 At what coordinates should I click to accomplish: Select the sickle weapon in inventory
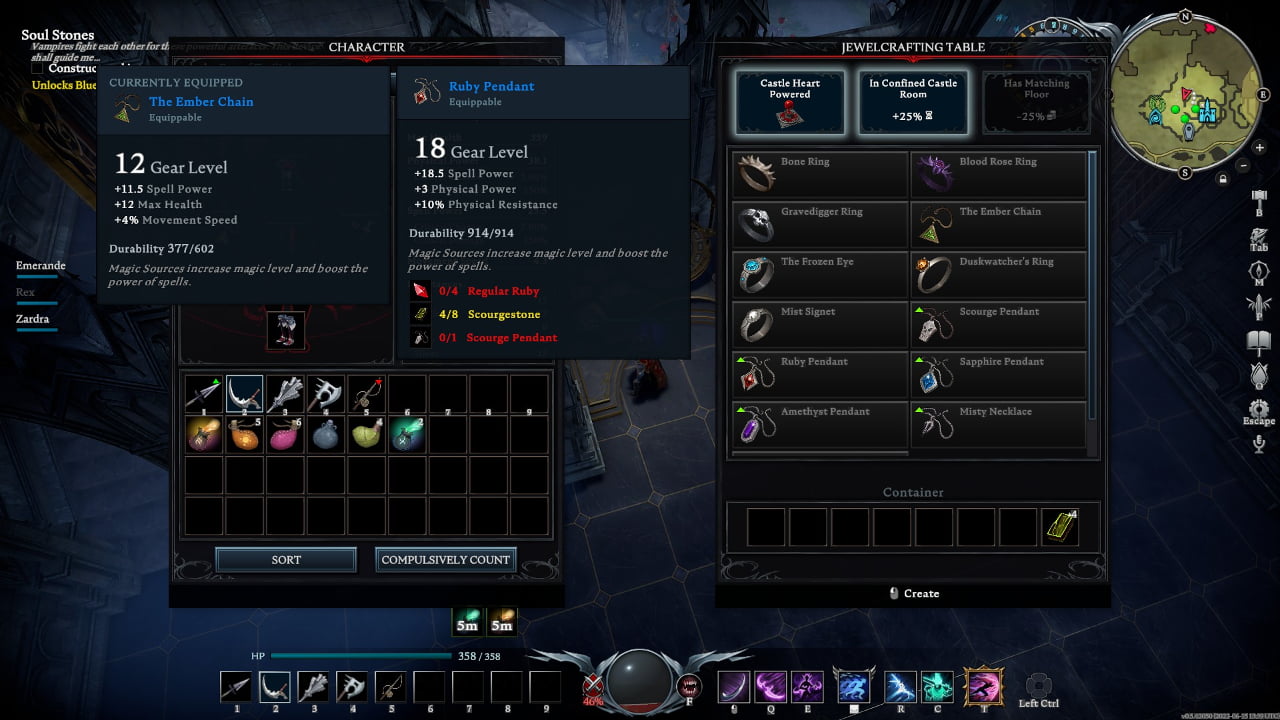(244, 394)
